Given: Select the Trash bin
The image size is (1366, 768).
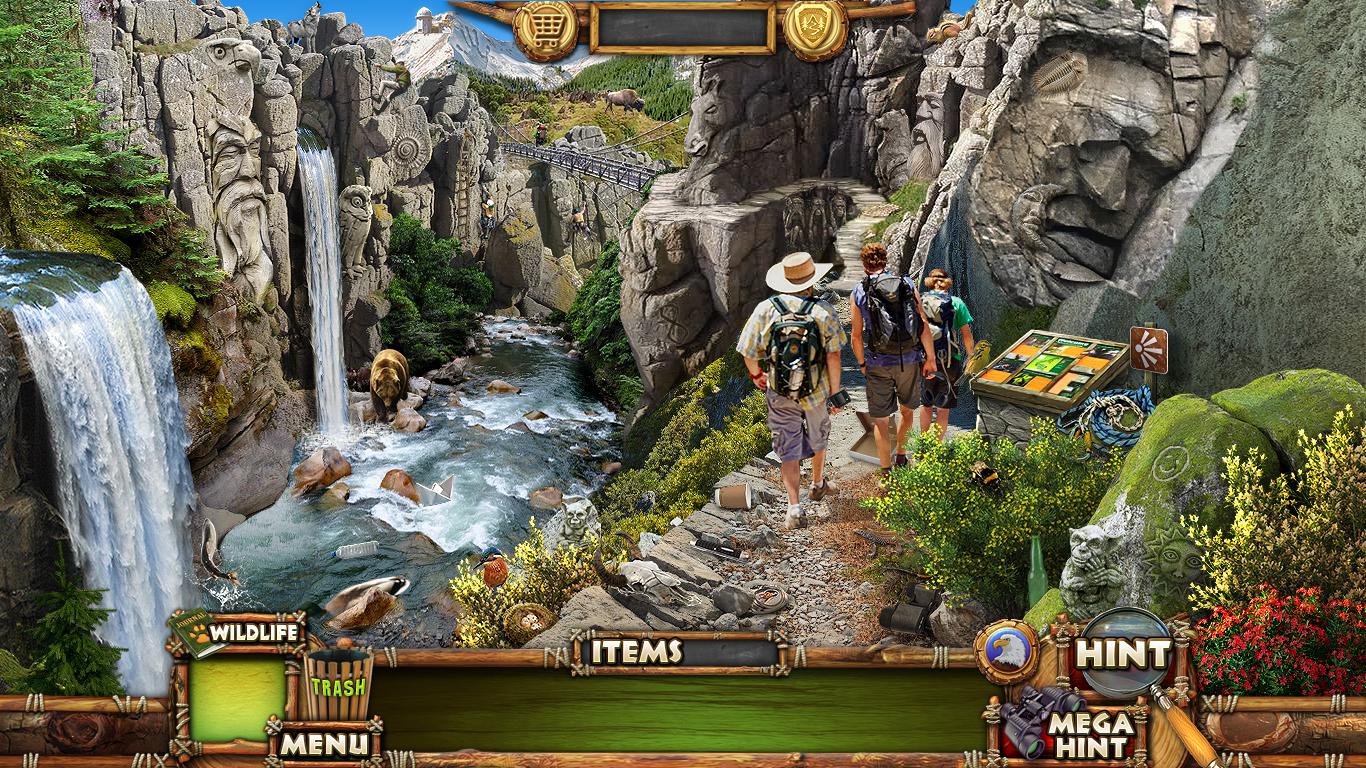Looking at the screenshot, I should (x=338, y=683).
